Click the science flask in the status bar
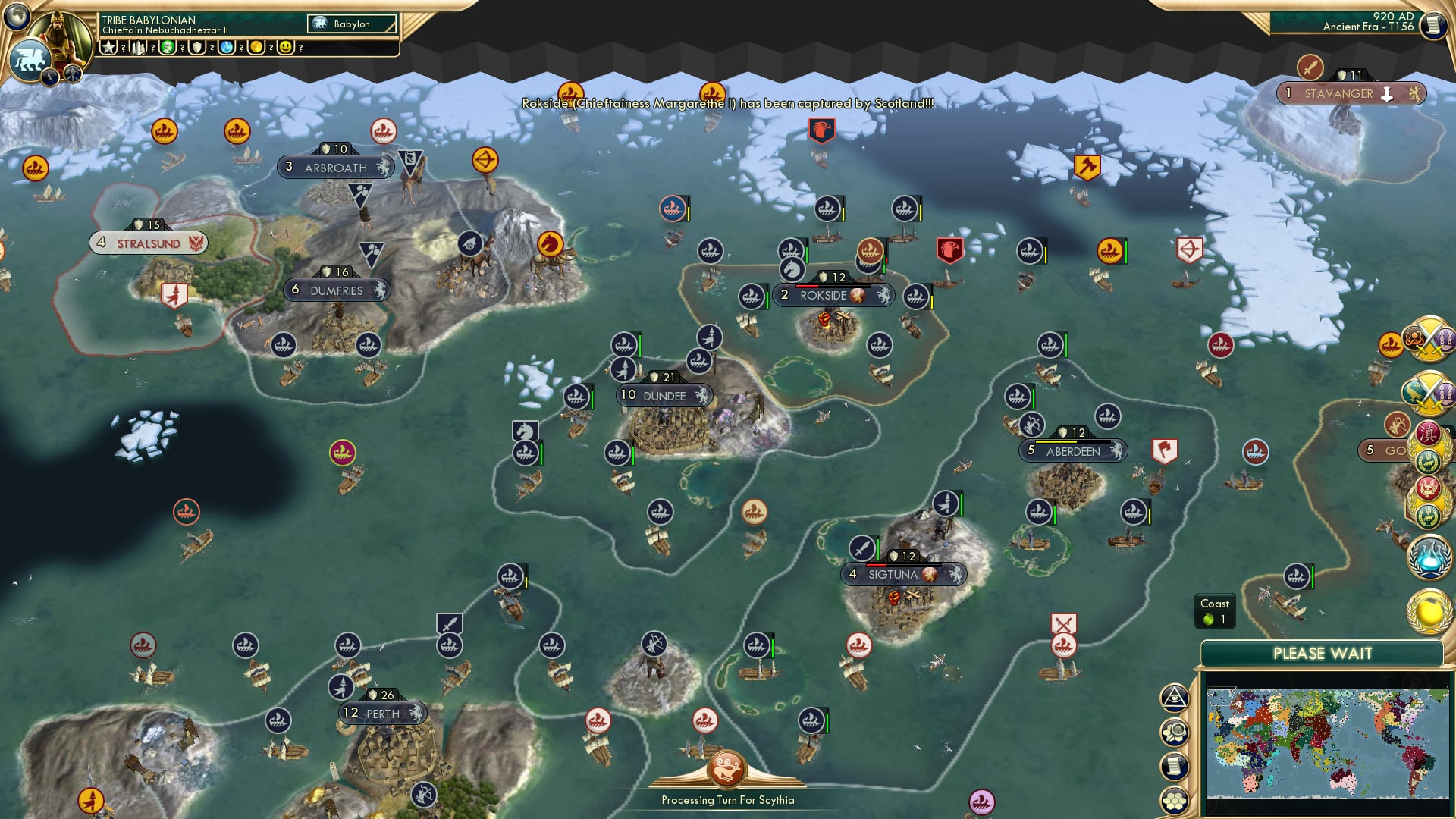 (227, 47)
